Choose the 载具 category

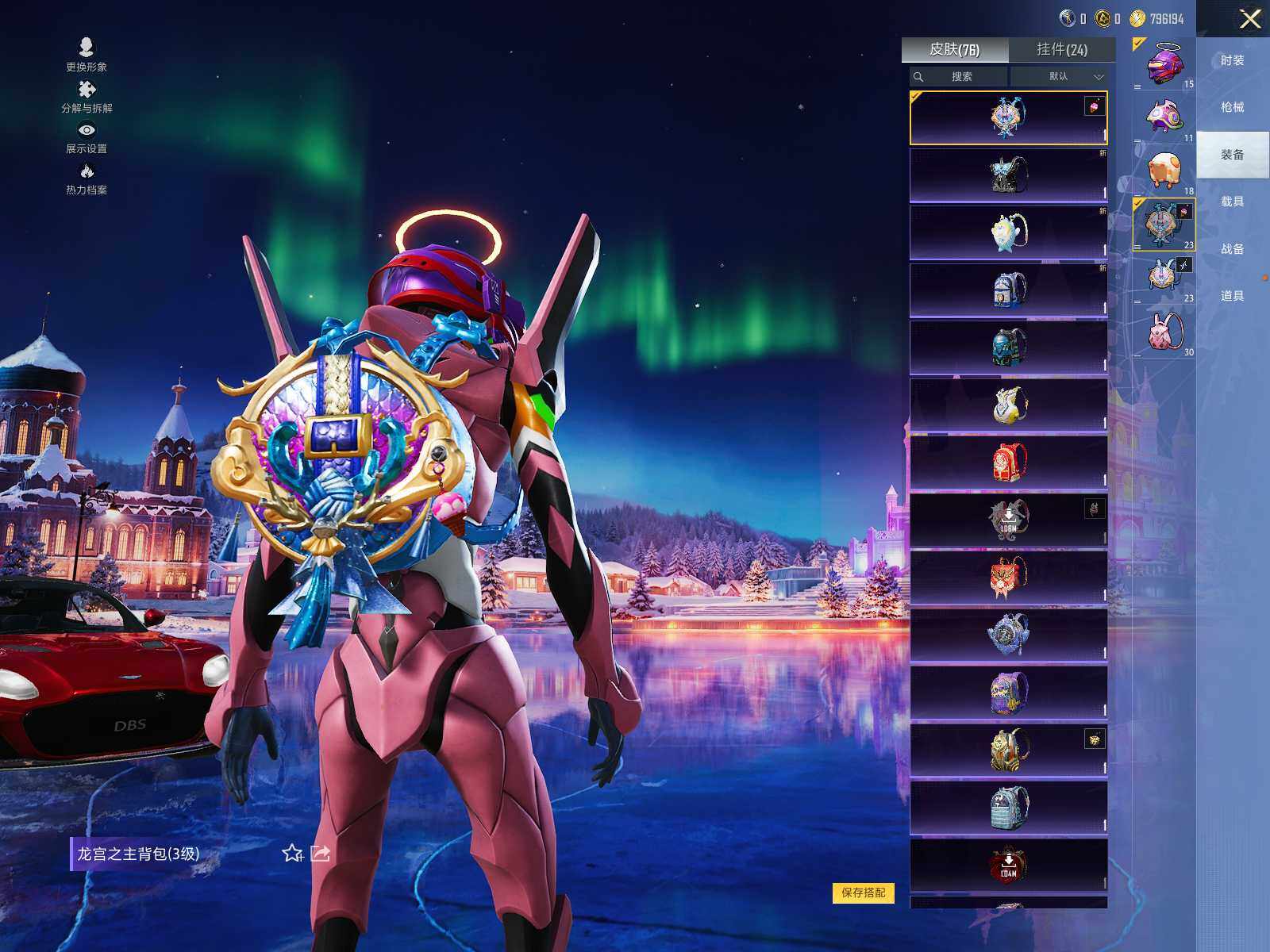pyautogui.click(x=1232, y=202)
